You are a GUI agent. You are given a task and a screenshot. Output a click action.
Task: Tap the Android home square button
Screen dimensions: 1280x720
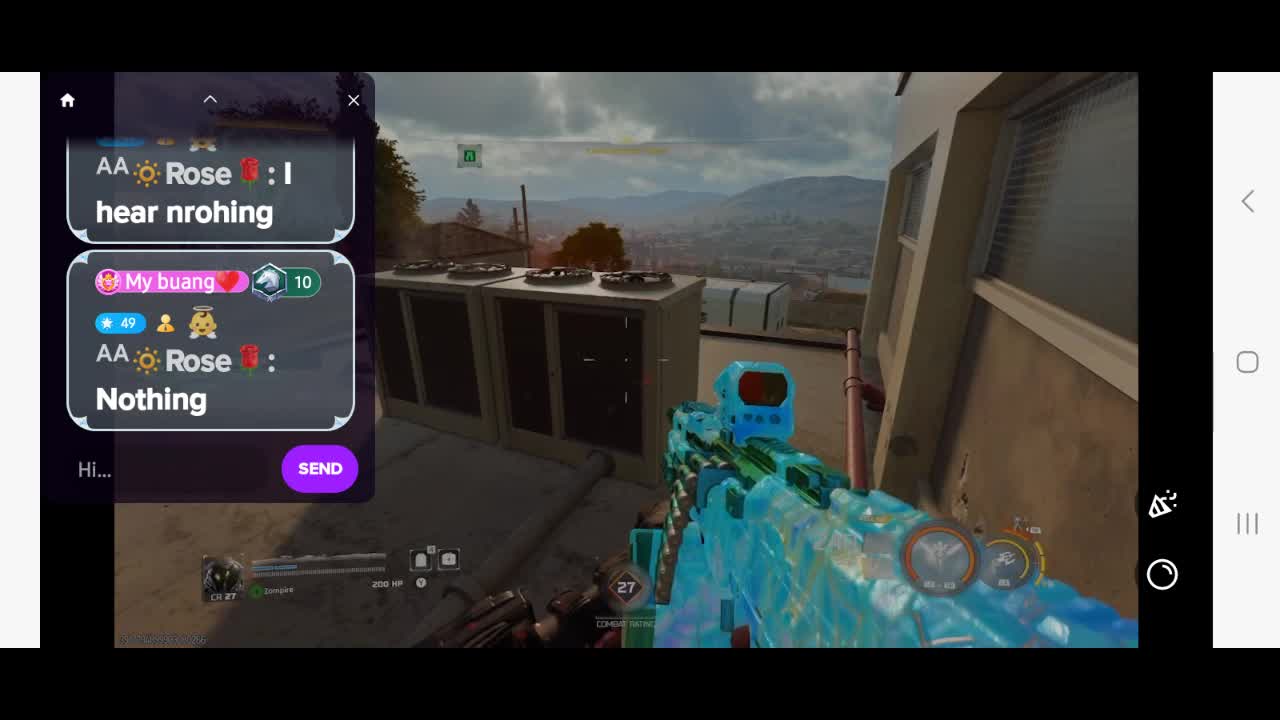[x=1247, y=362]
